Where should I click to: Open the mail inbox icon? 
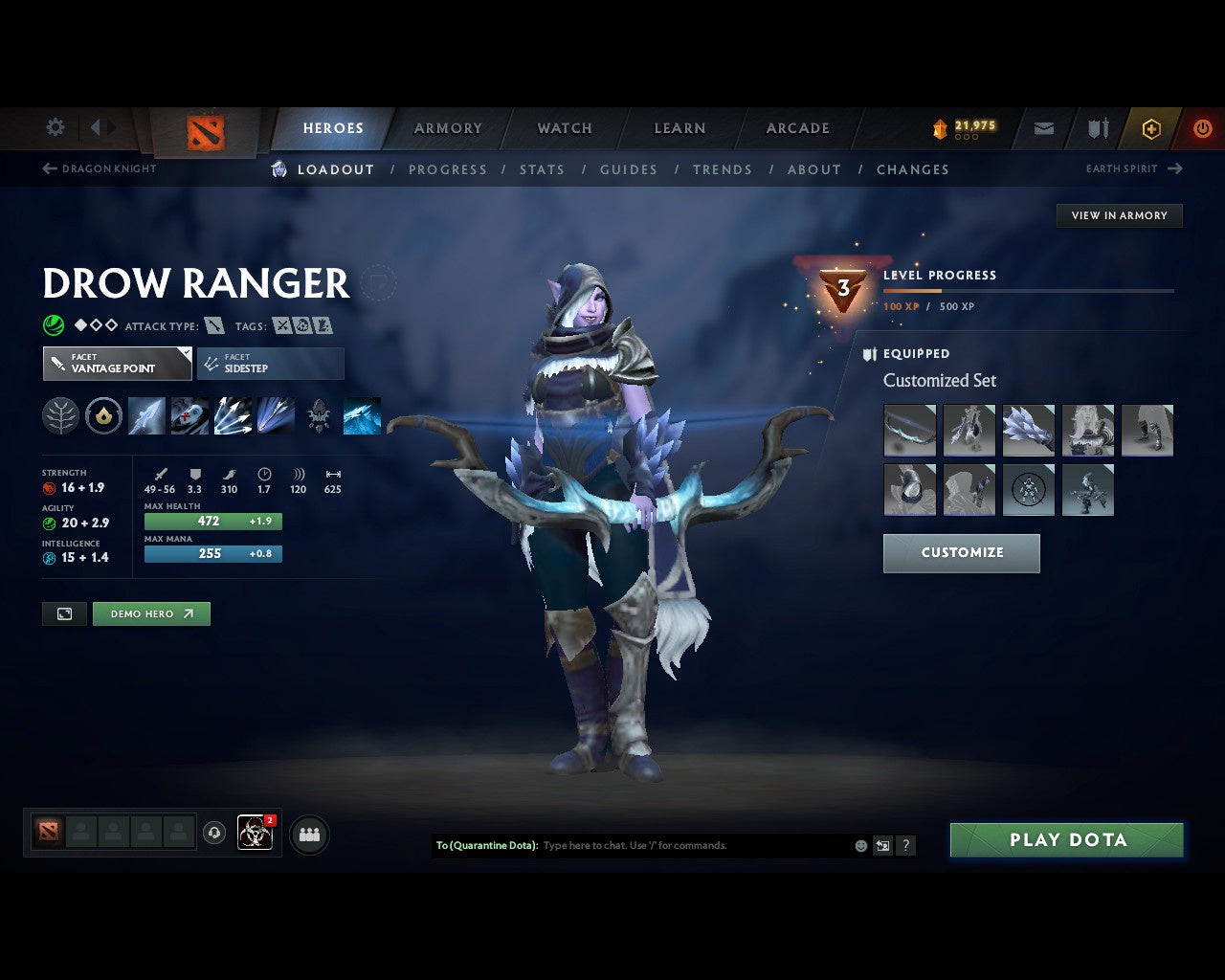[x=1043, y=128]
